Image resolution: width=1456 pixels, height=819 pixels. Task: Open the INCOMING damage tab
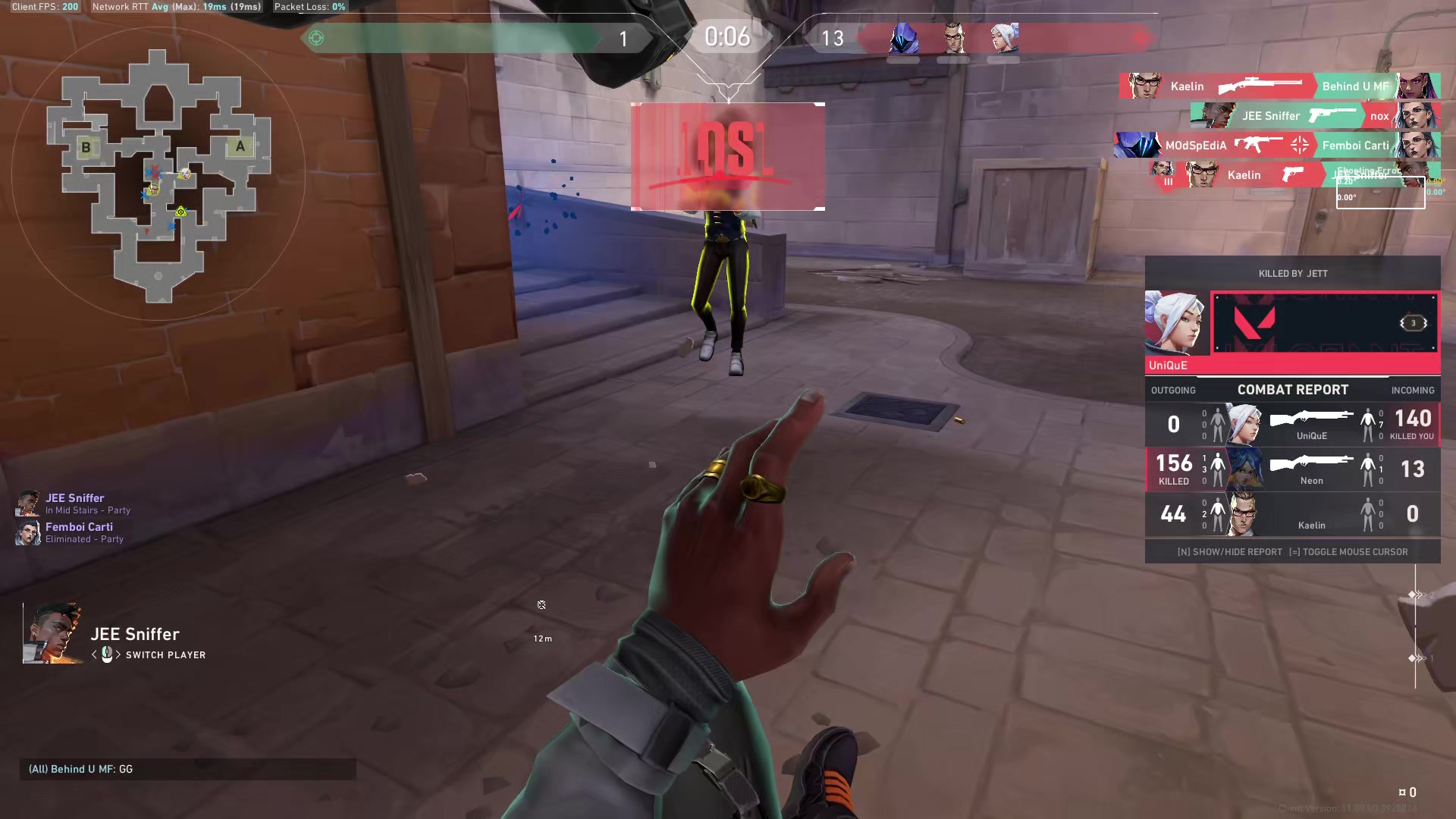1413,390
